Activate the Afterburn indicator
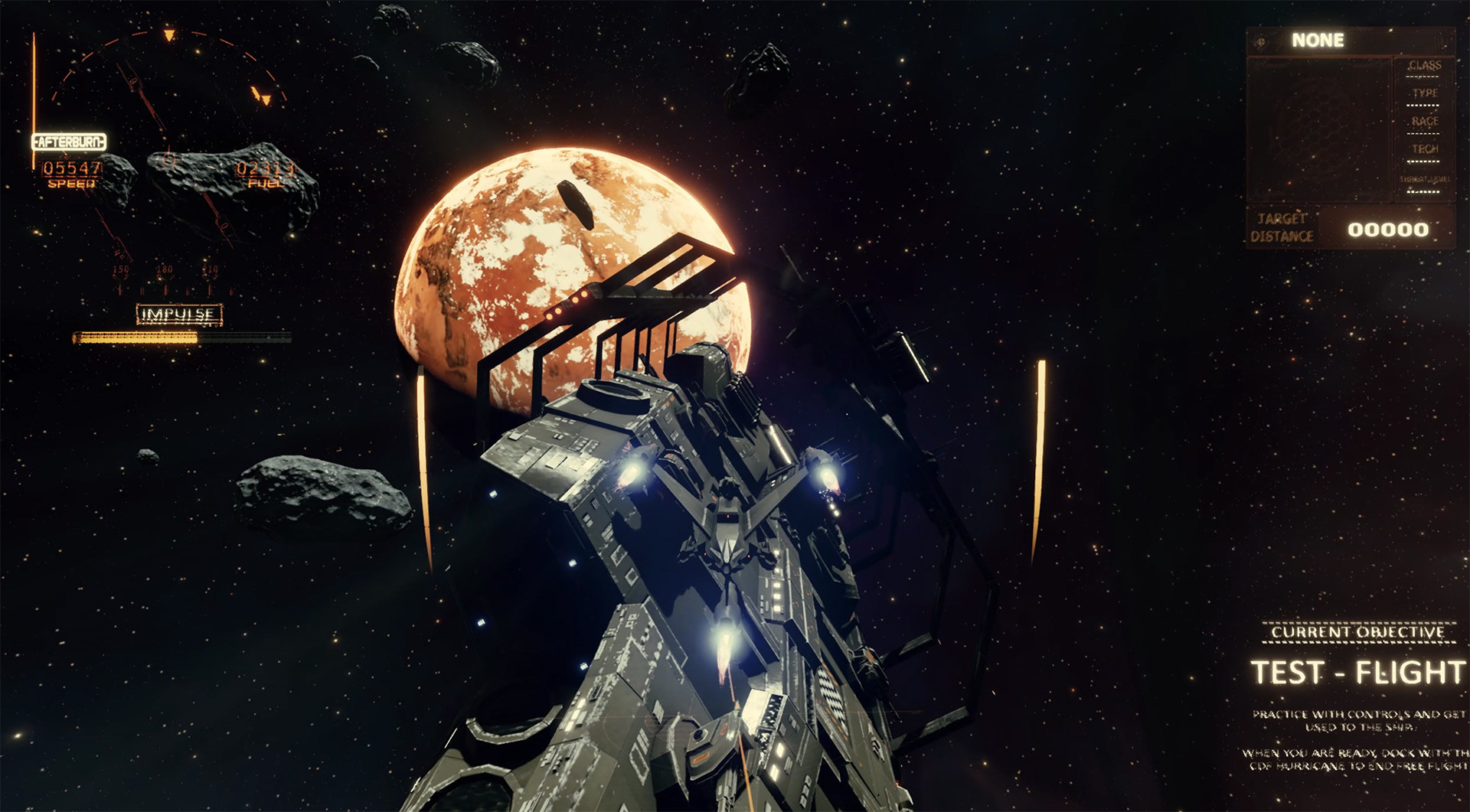The image size is (1470, 812). 69,142
